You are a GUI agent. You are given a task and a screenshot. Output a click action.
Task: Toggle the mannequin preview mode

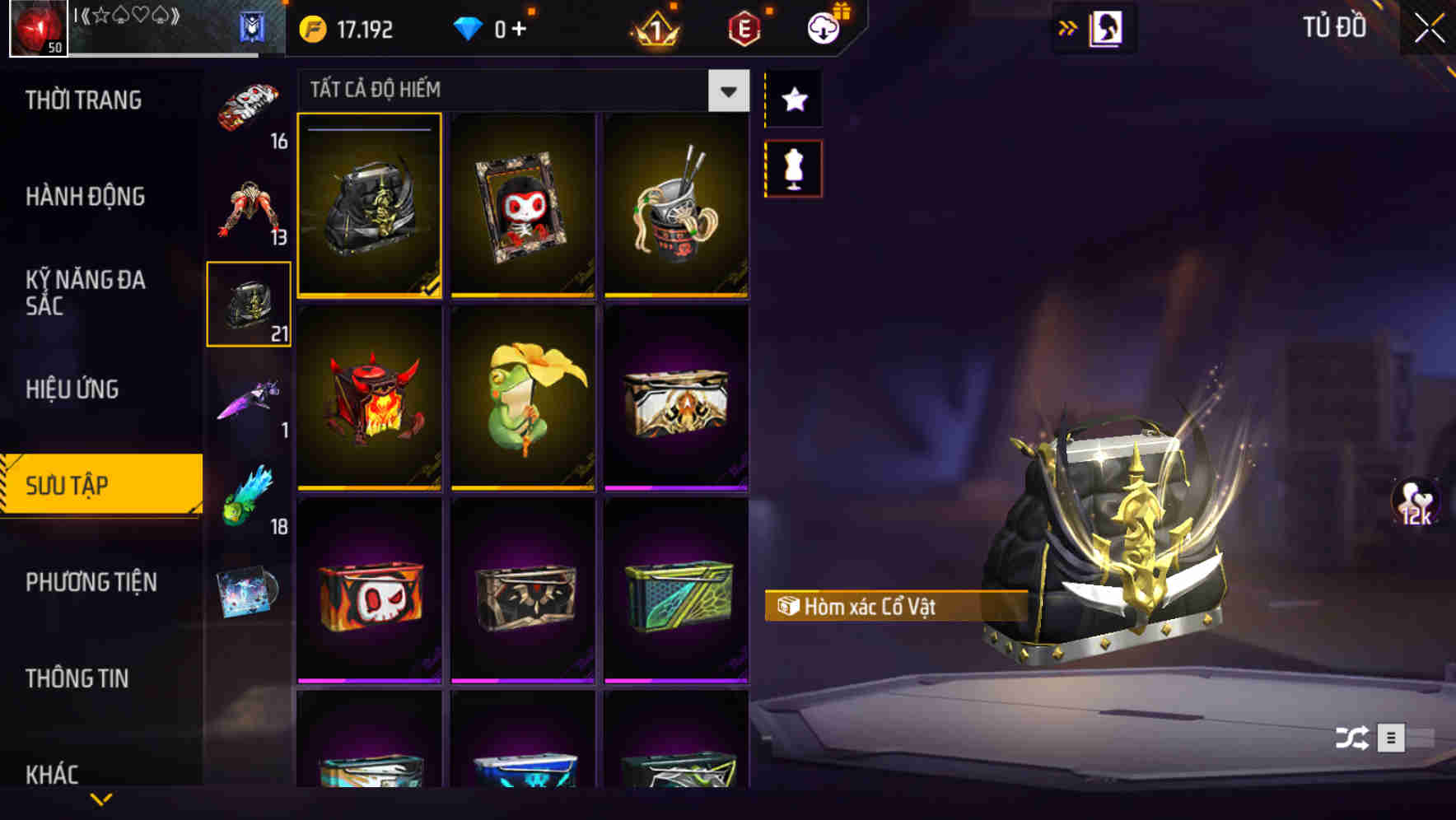point(793,167)
